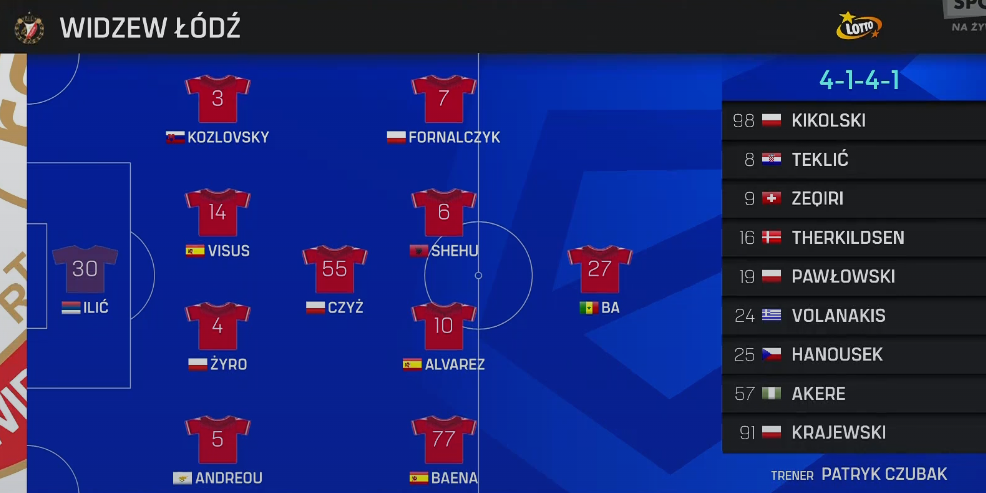986x493 pixels.
Task: Select Pawłowski's bench row
Action: [x=853, y=277]
